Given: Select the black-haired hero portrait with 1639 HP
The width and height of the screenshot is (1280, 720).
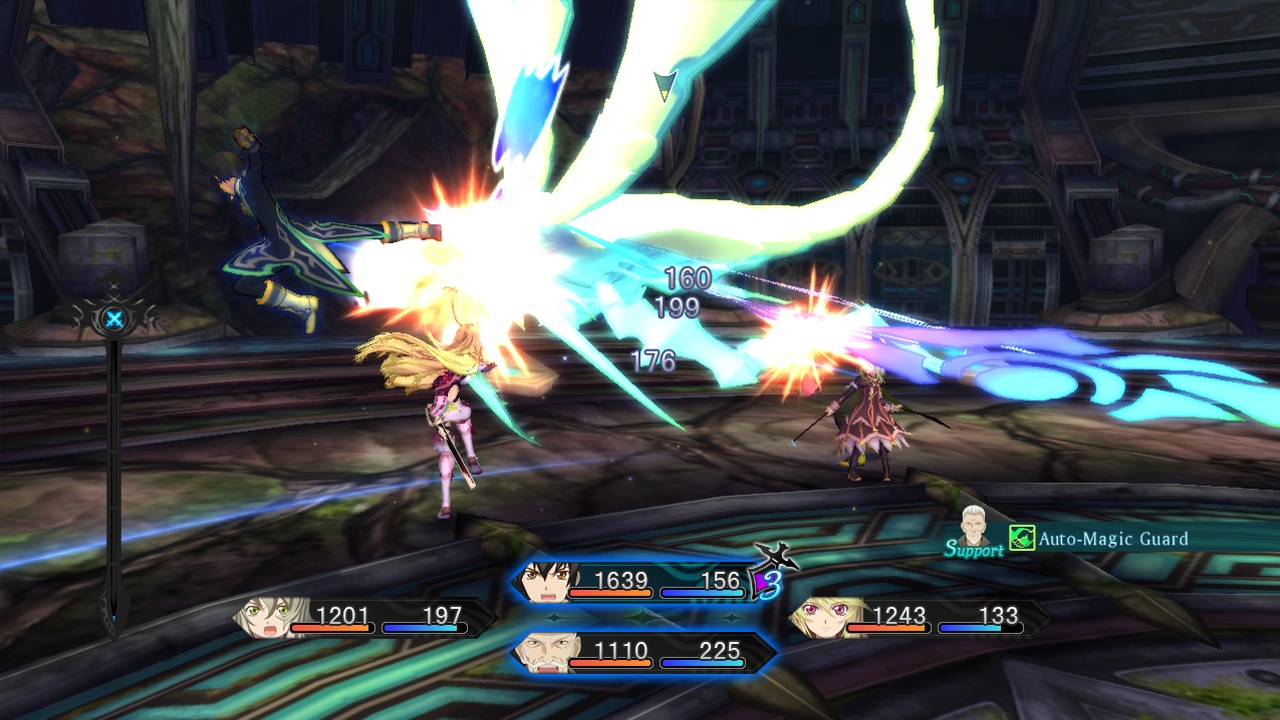Looking at the screenshot, I should 543,583.
